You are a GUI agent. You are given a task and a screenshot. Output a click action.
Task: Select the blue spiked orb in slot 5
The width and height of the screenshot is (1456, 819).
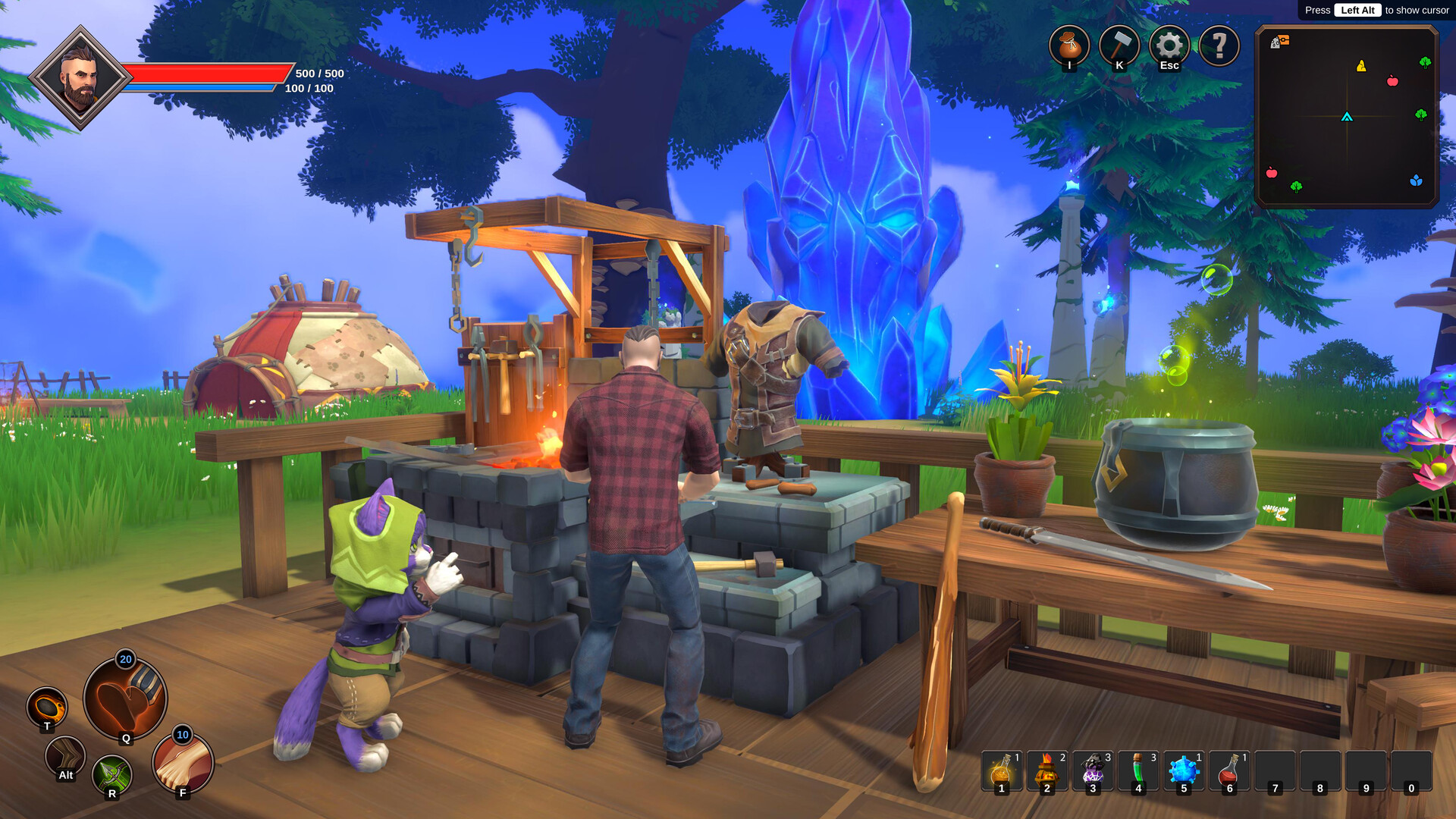click(1184, 770)
